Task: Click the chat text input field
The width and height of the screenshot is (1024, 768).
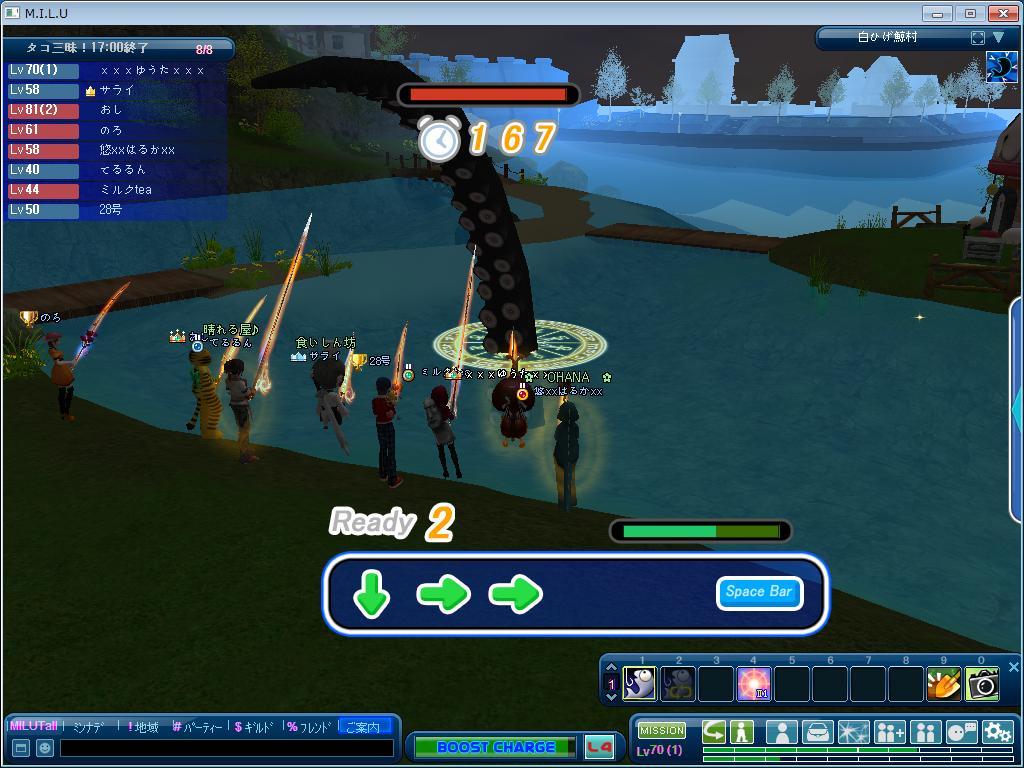Action: [226, 747]
